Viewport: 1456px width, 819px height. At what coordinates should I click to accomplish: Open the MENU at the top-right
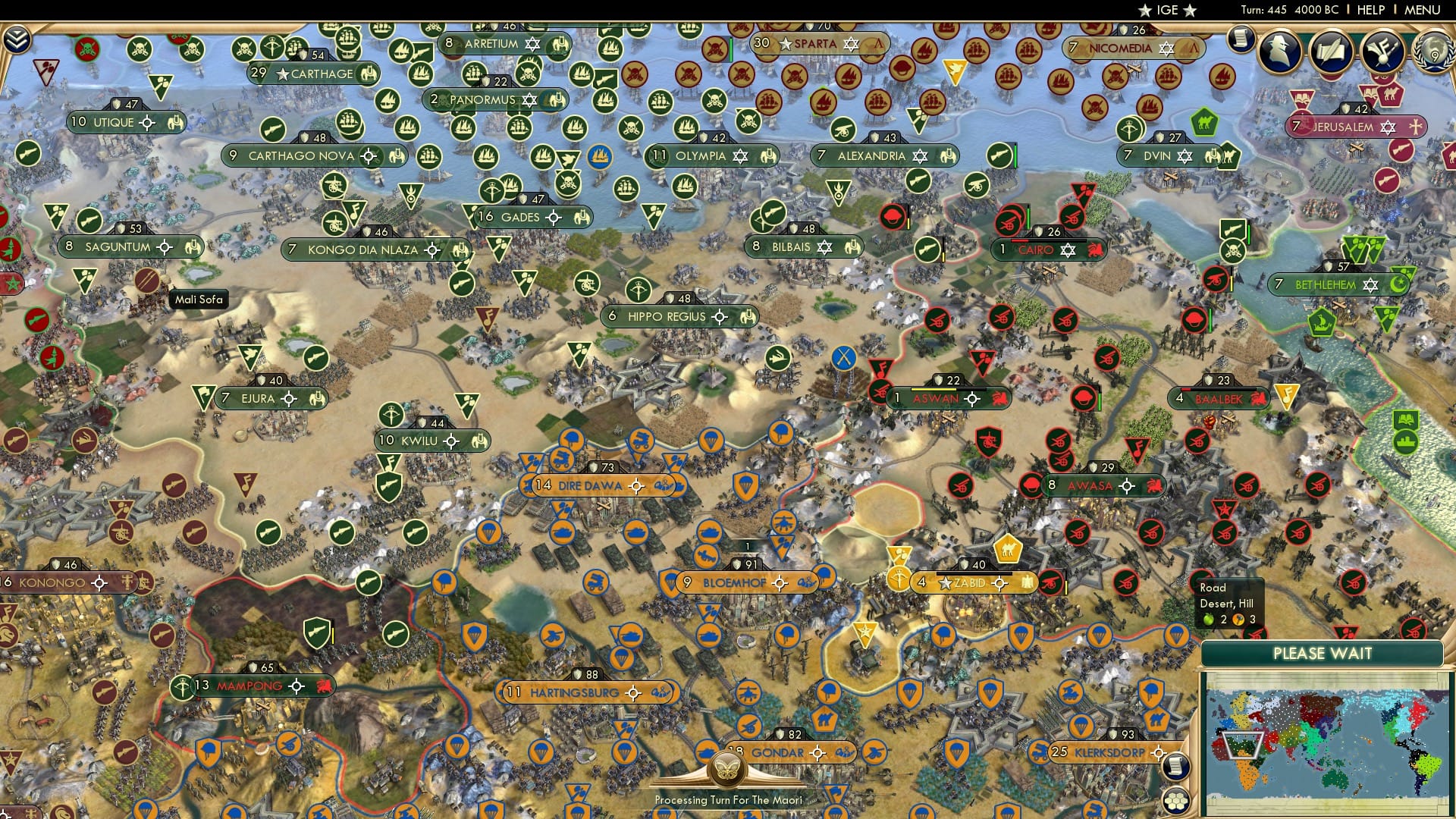pos(1424,11)
